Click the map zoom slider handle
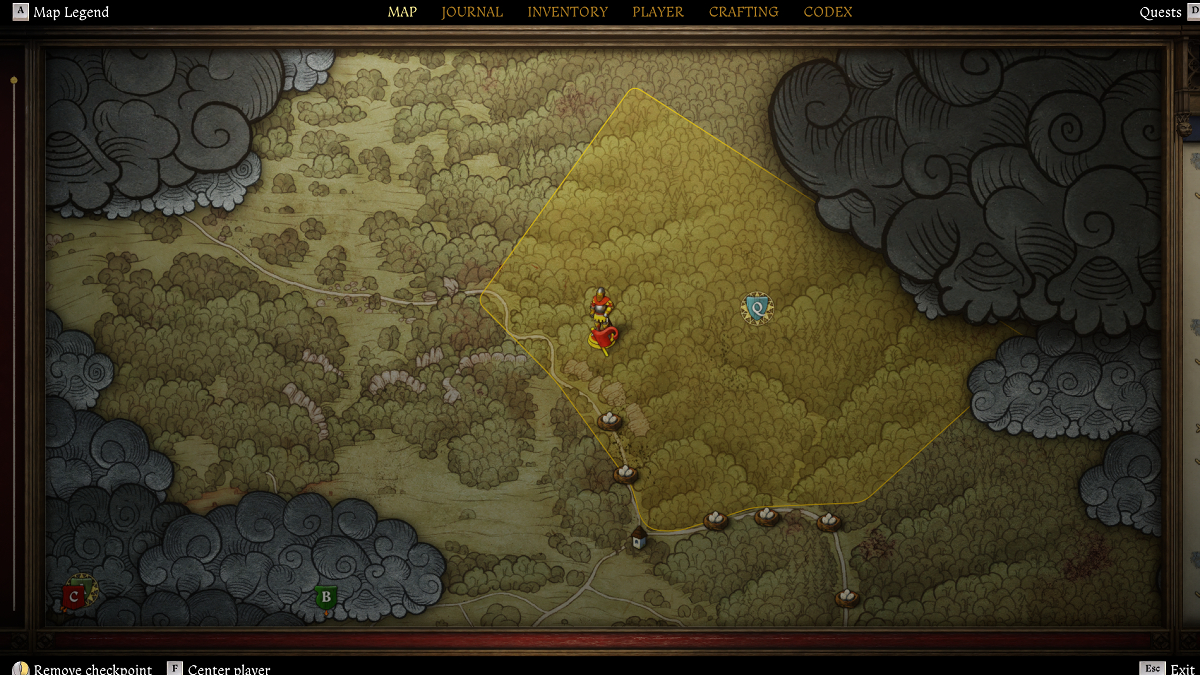Screen dimensions: 1200x675 click(14, 79)
